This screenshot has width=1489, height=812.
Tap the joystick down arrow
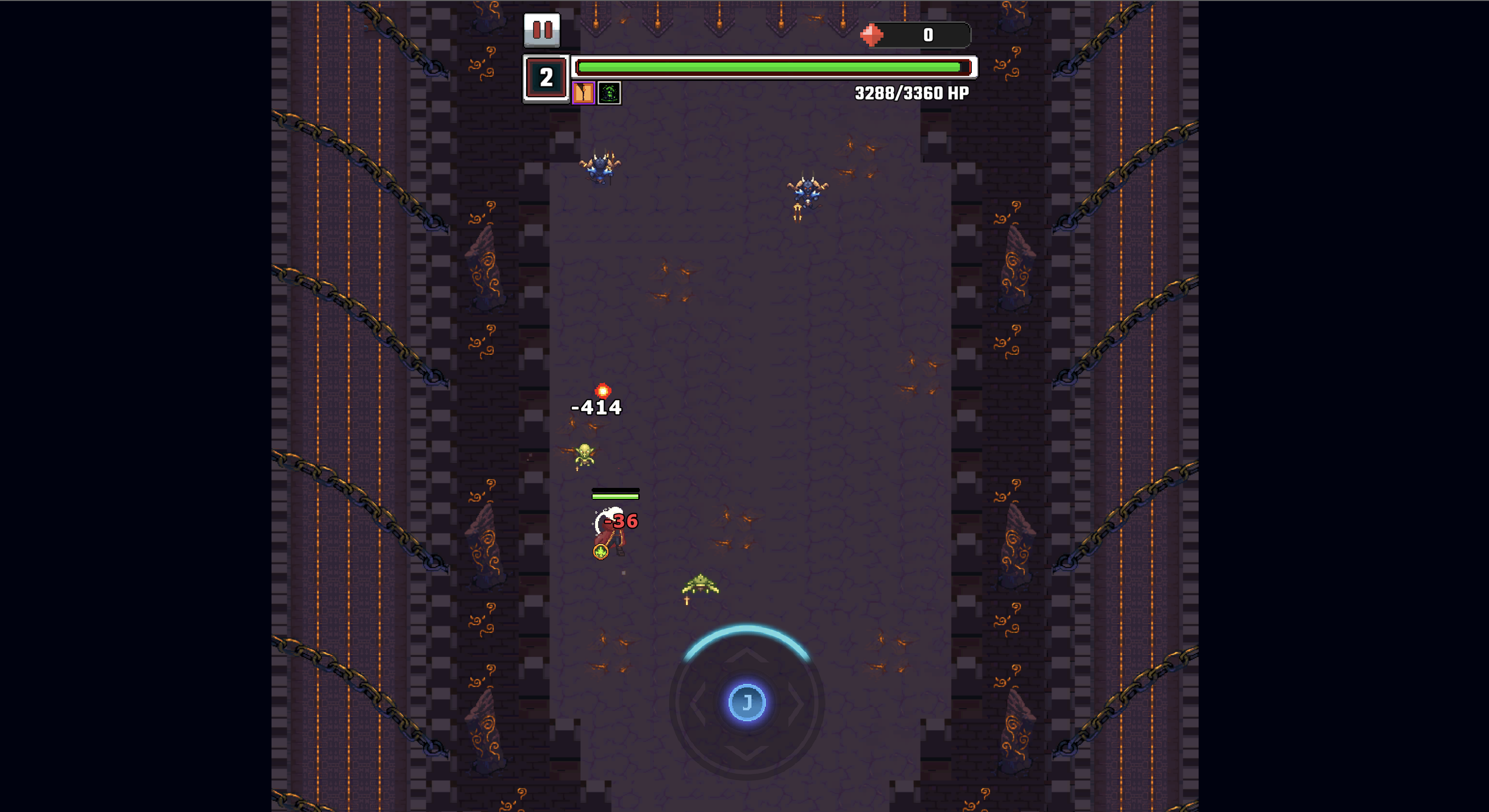748,752
